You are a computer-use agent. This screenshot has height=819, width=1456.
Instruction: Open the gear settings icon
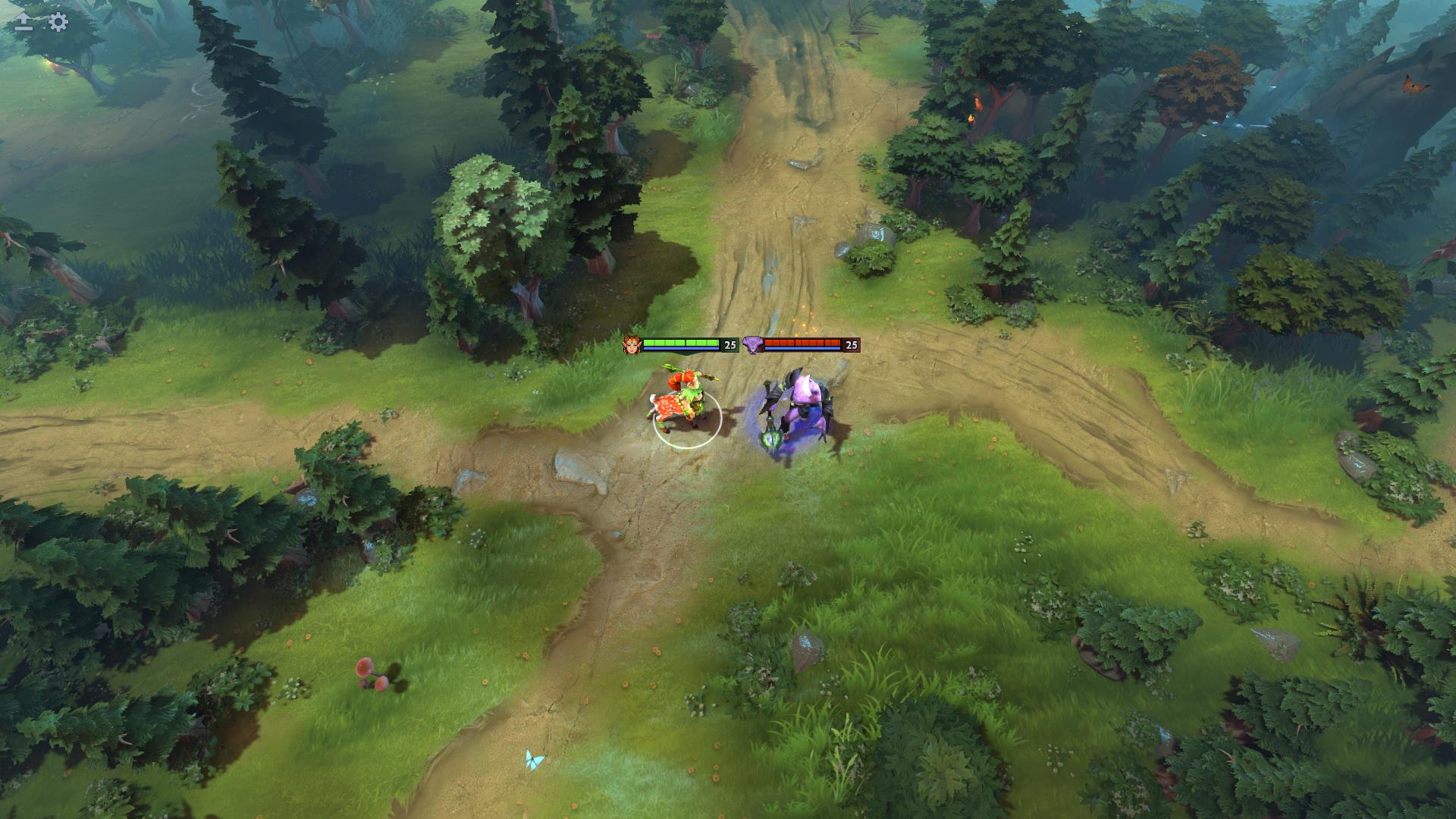pos(58,22)
